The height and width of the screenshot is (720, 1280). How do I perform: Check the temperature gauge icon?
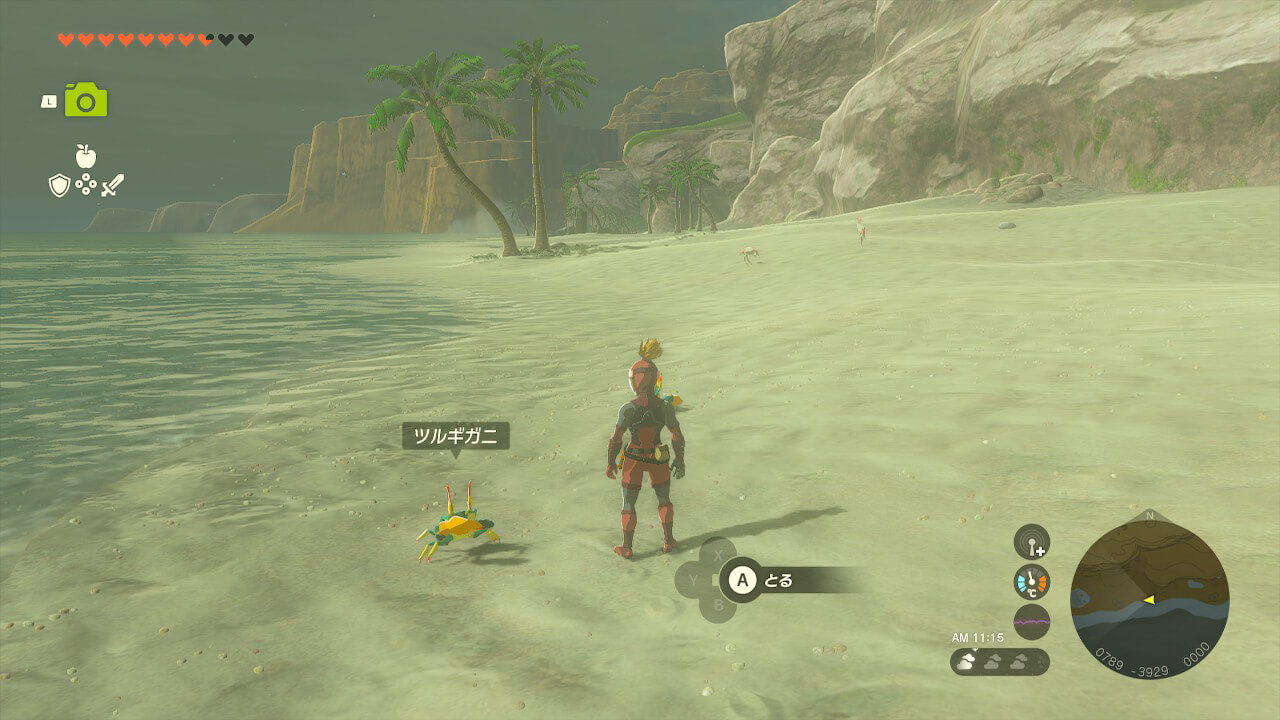(1031, 582)
